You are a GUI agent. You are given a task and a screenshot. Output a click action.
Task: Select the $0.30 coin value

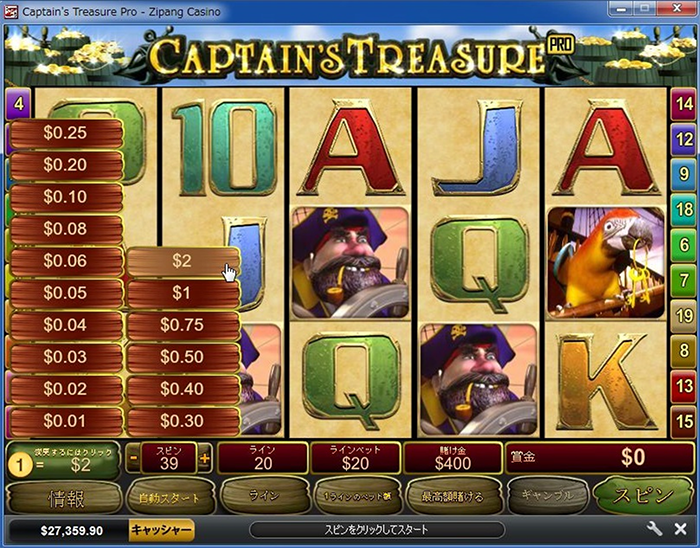click(182, 420)
